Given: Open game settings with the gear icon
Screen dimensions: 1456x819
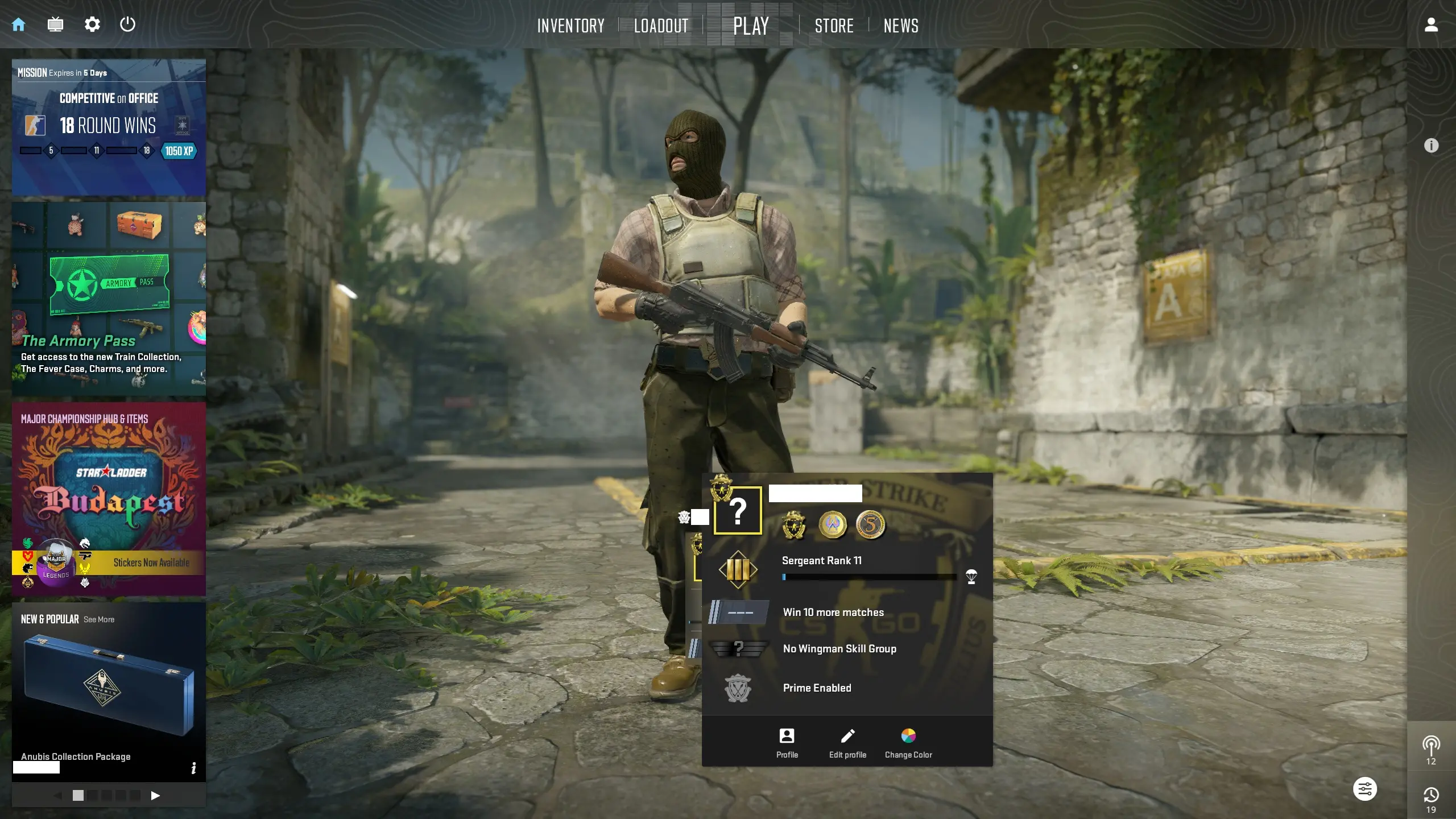Looking at the screenshot, I should tap(92, 24).
